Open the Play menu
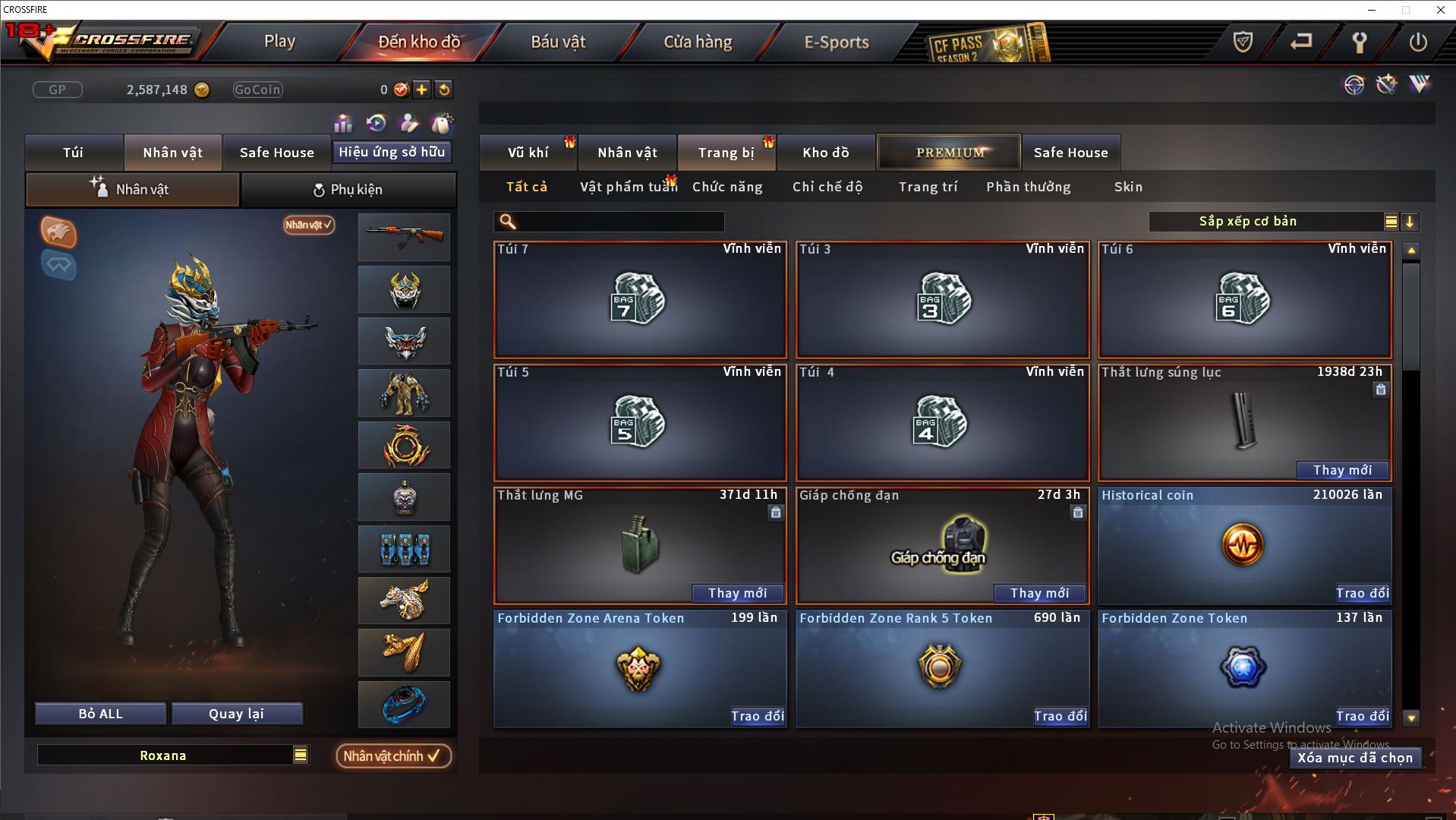The height and width of the screenshot is (820, 1456). [279, 42]
